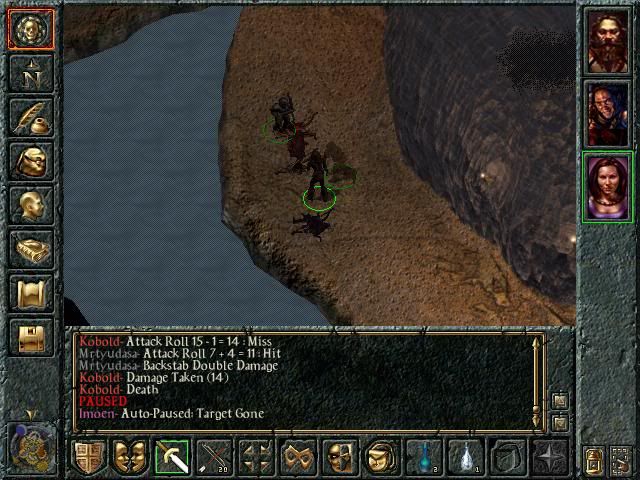Use the white flask quick item
Viewport: 640px width, 480px height.
point(466,457)
